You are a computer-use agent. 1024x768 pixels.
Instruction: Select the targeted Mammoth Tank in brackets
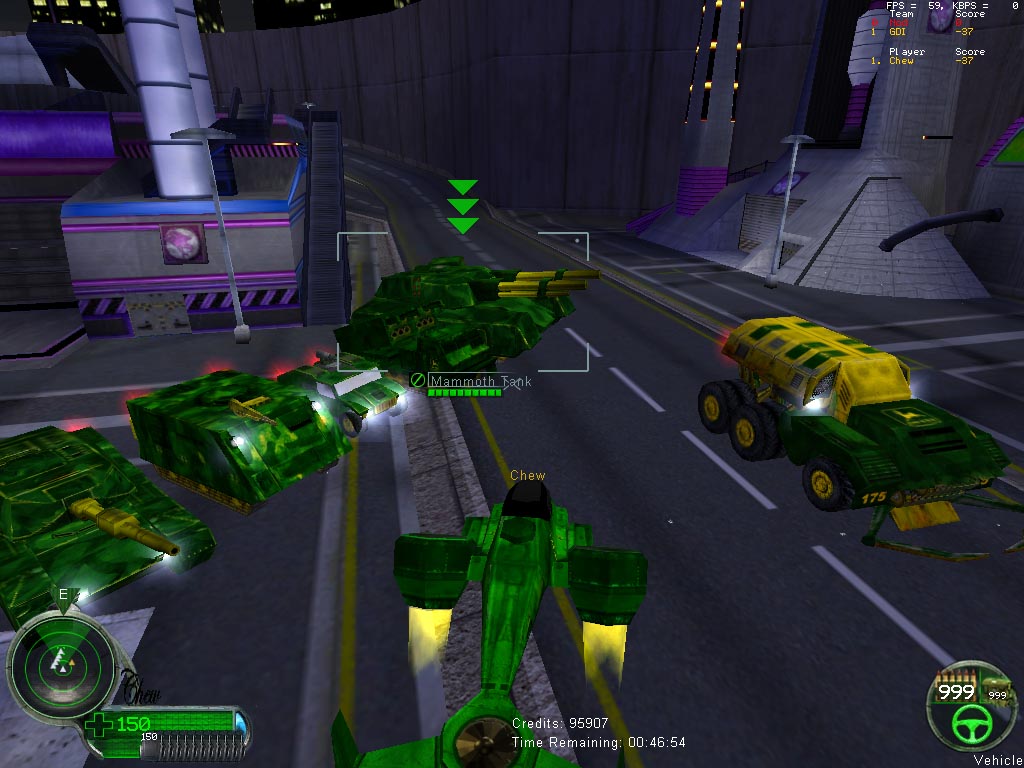click(x=462, y=301)
